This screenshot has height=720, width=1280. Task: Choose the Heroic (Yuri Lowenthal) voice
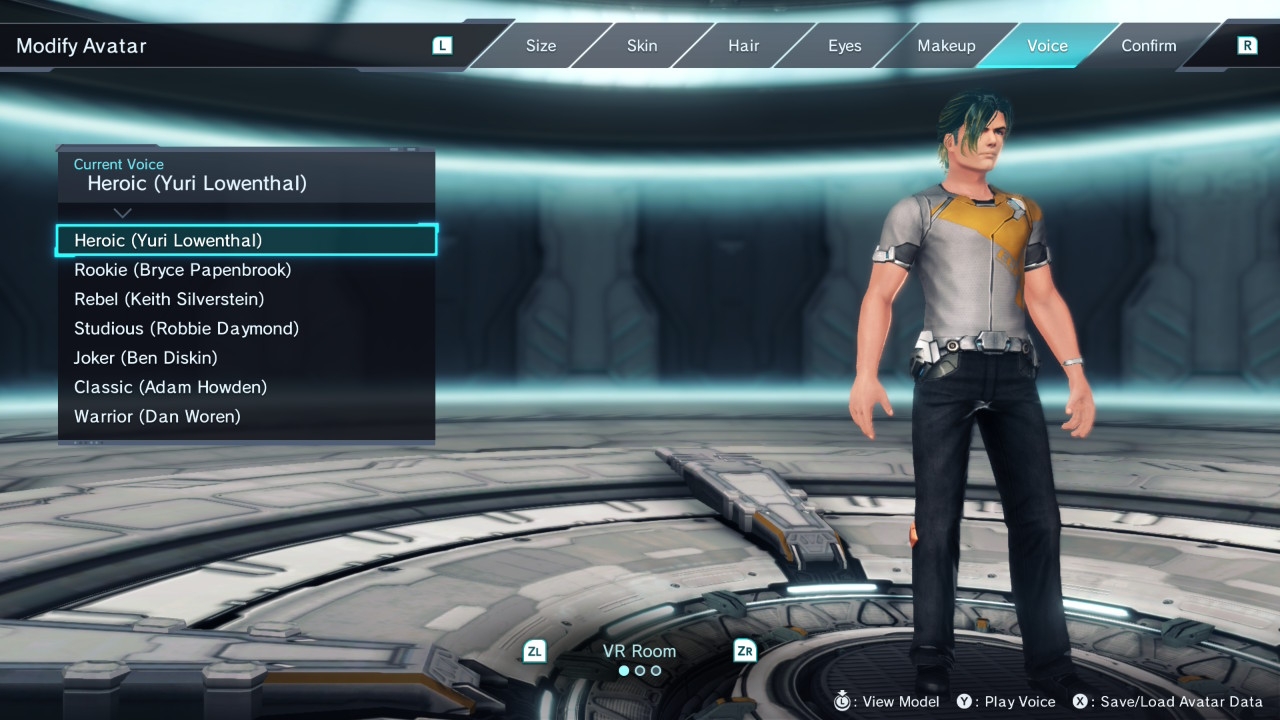click(x=168, y=241)
